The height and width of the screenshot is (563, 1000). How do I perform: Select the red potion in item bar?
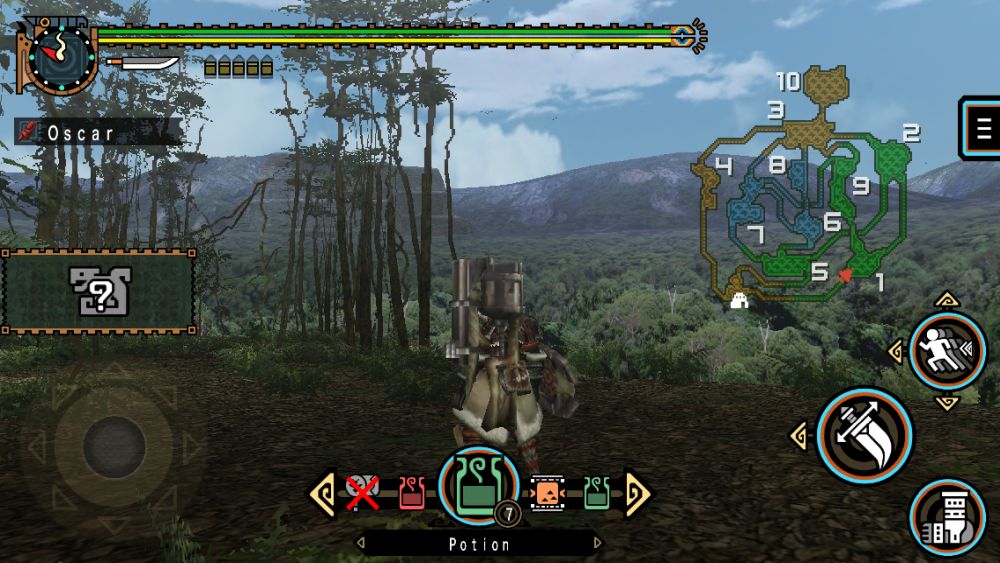[411, 492]
